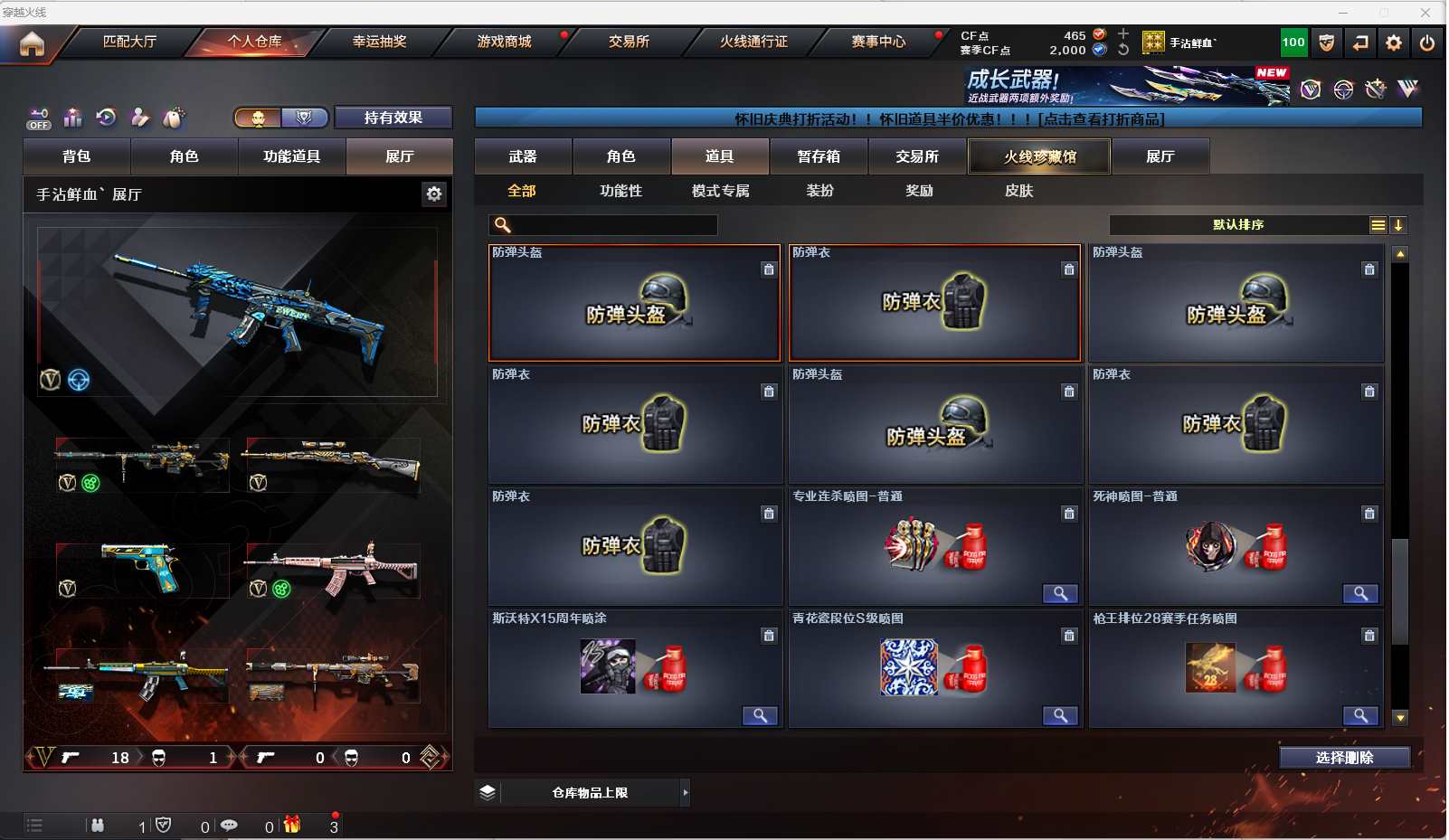The image size is (1449, 840).
Task: Open settings gear in top bar
Action: point(1394,42)
